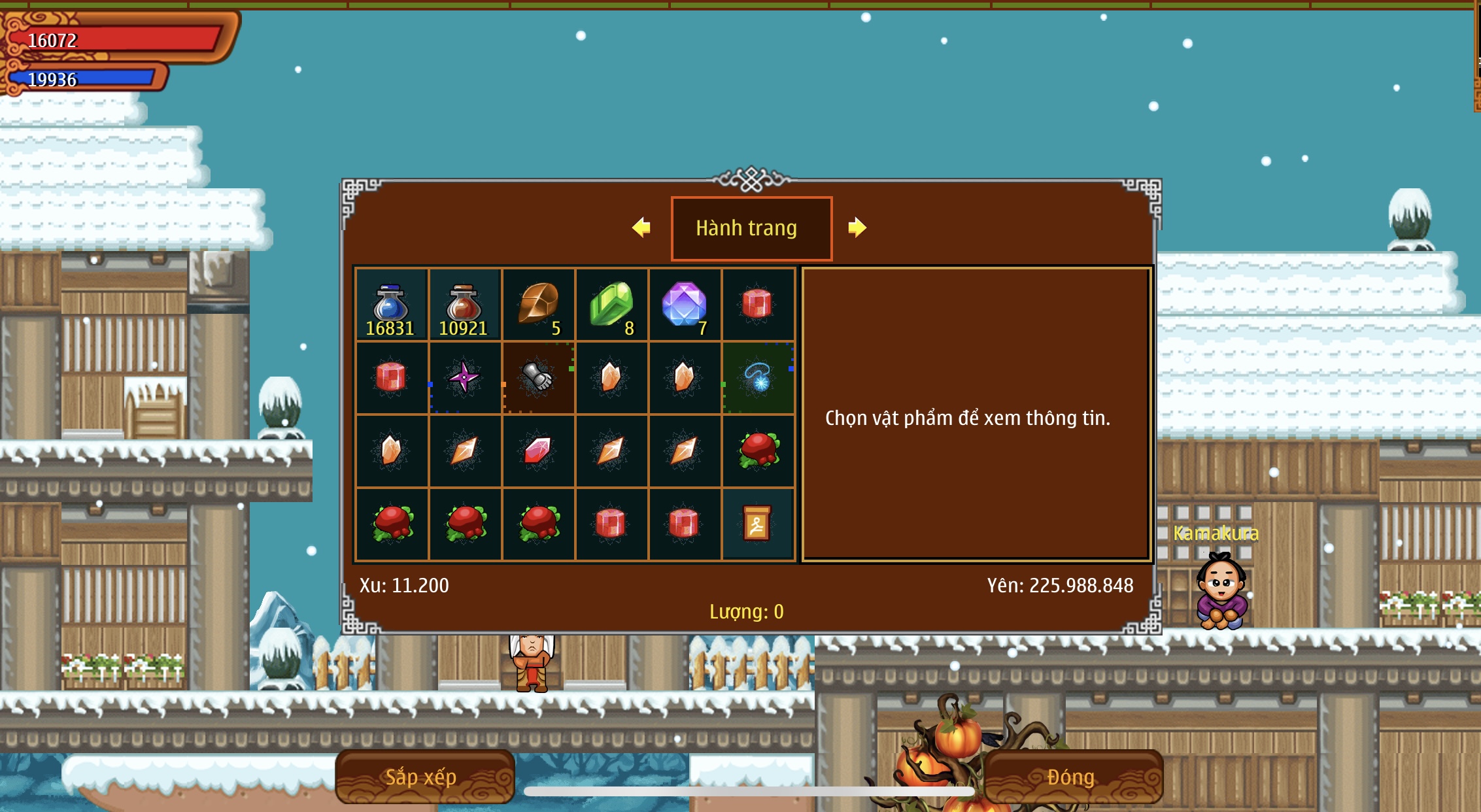Pick the green gem with quantity 8
The height and width of the screenshot is (812, 1481).
611,305
